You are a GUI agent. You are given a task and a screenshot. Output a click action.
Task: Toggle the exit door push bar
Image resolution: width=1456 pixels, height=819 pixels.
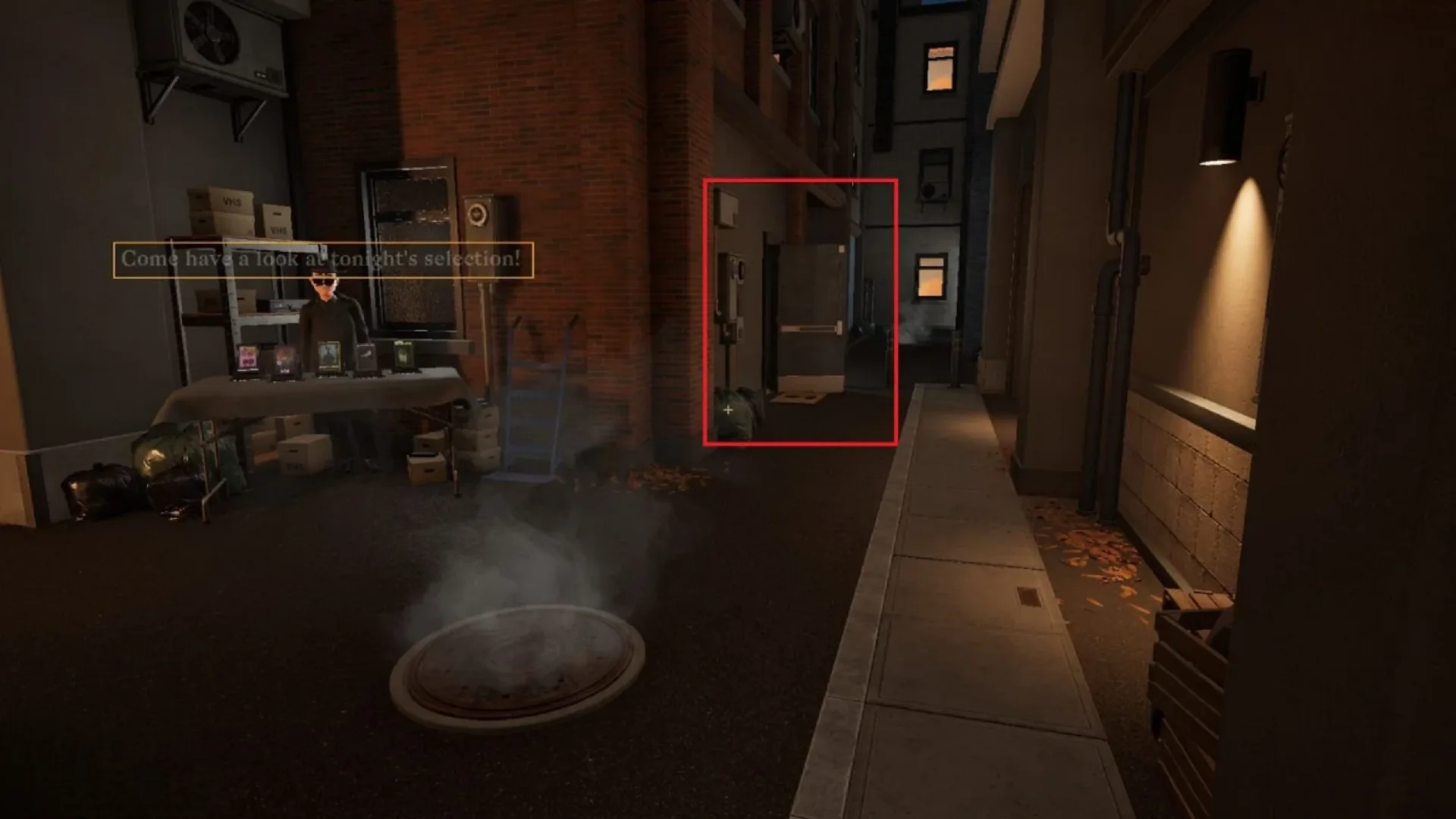coord(810,329)
